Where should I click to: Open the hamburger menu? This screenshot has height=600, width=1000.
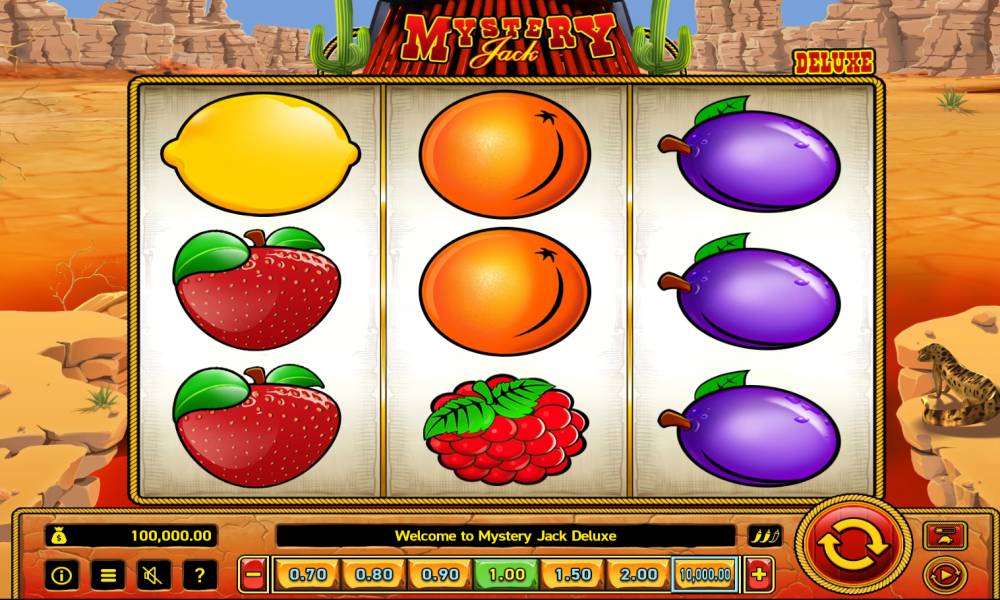108,575
